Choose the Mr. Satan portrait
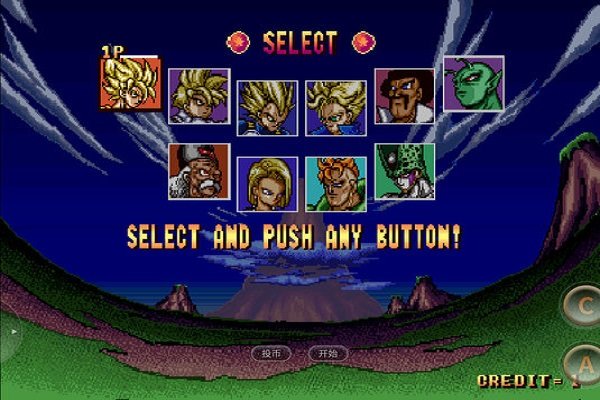This screenshot has height=400, width=600. pos(405,96)
